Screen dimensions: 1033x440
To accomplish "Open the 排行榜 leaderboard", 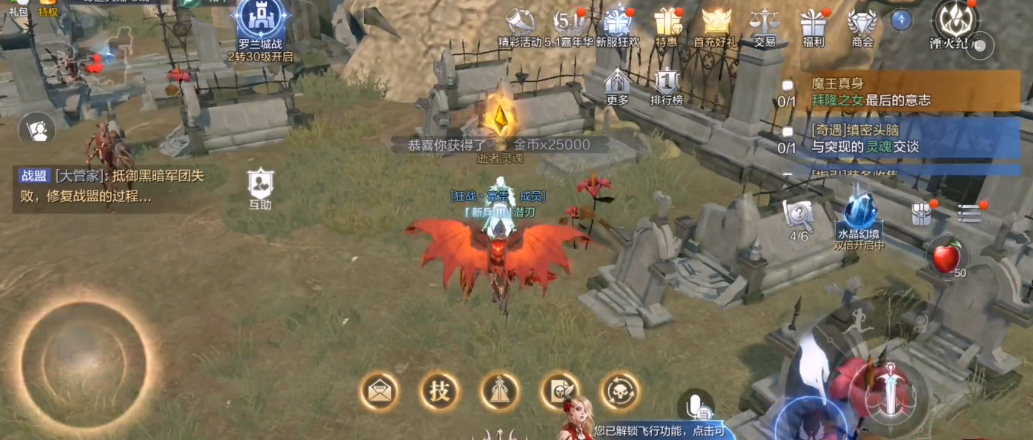I will click(x=666, y=85).
